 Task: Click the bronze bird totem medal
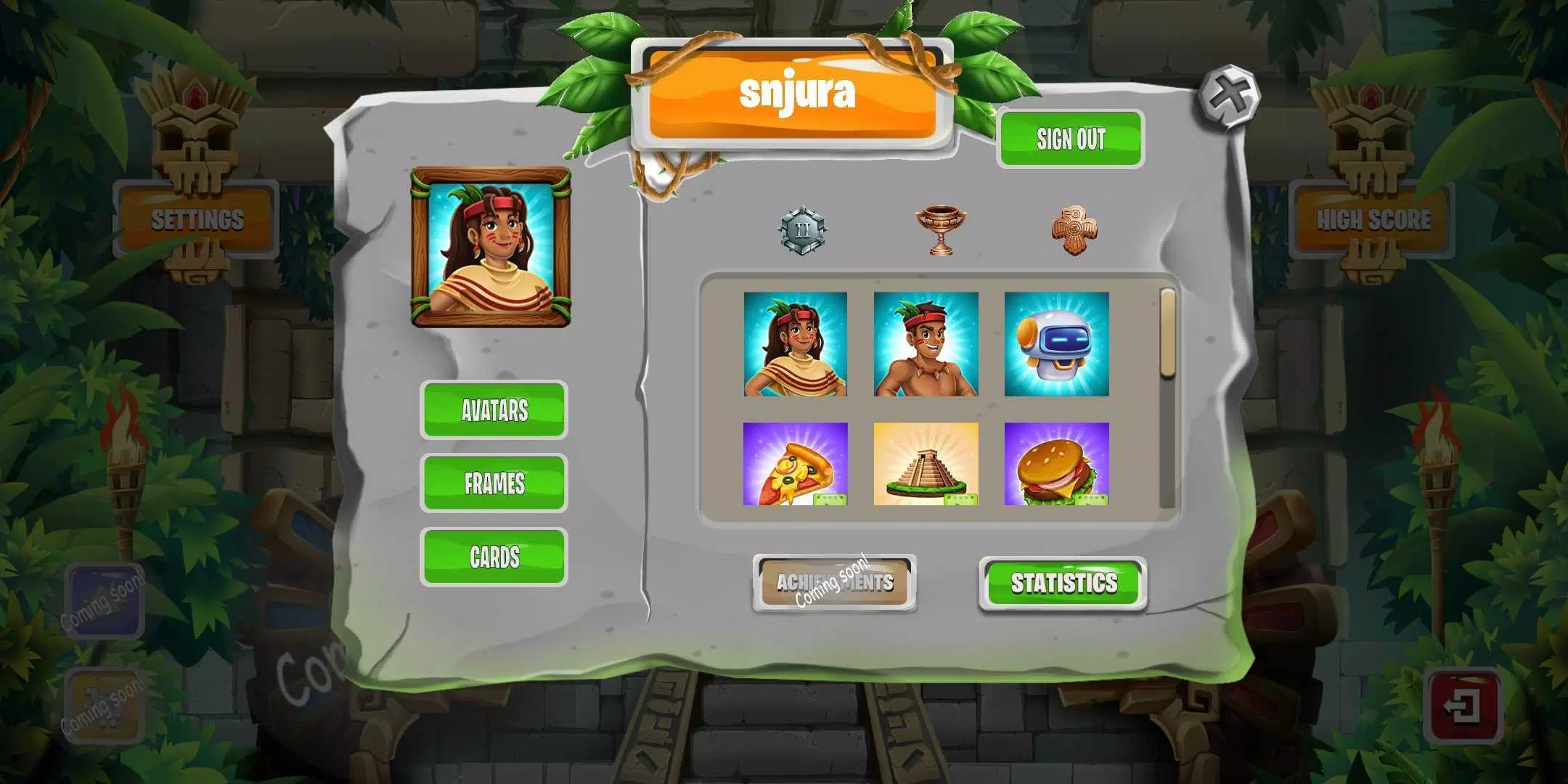[1074, 230]
